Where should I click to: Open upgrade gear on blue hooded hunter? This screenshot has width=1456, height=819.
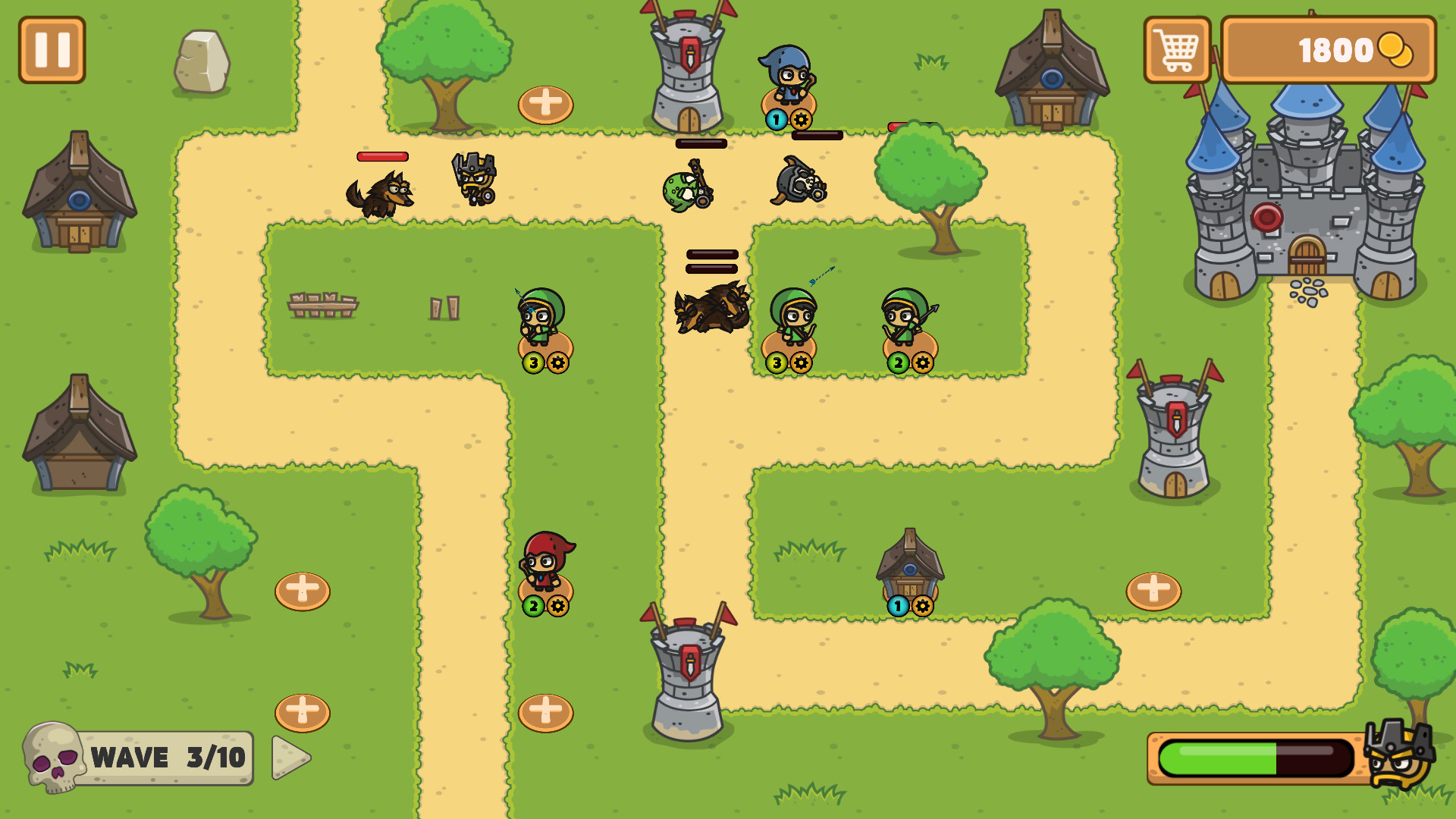tap(802, 118)
